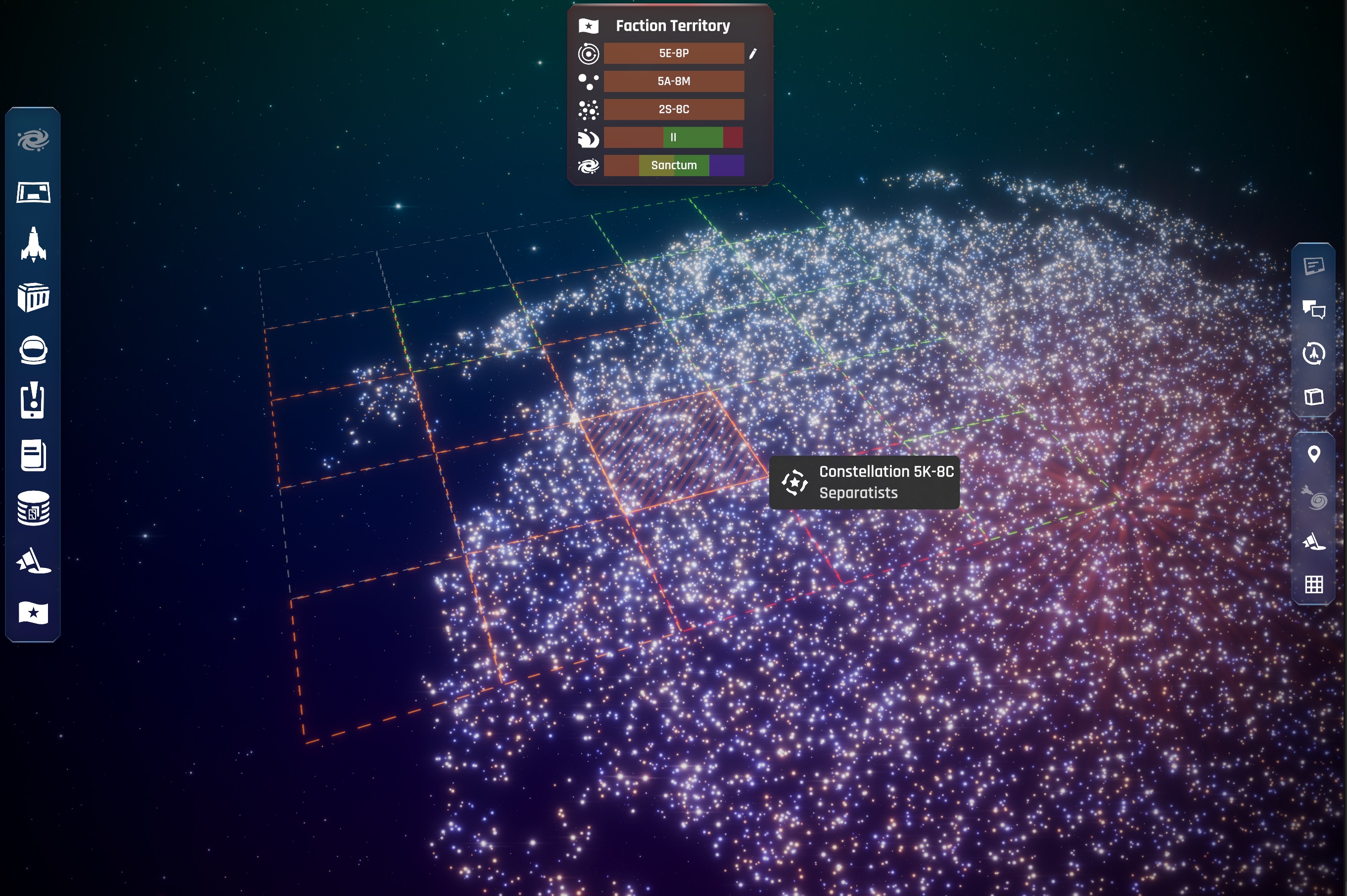
Task: Open the blueprint layout panel
Action: [33, 192]
